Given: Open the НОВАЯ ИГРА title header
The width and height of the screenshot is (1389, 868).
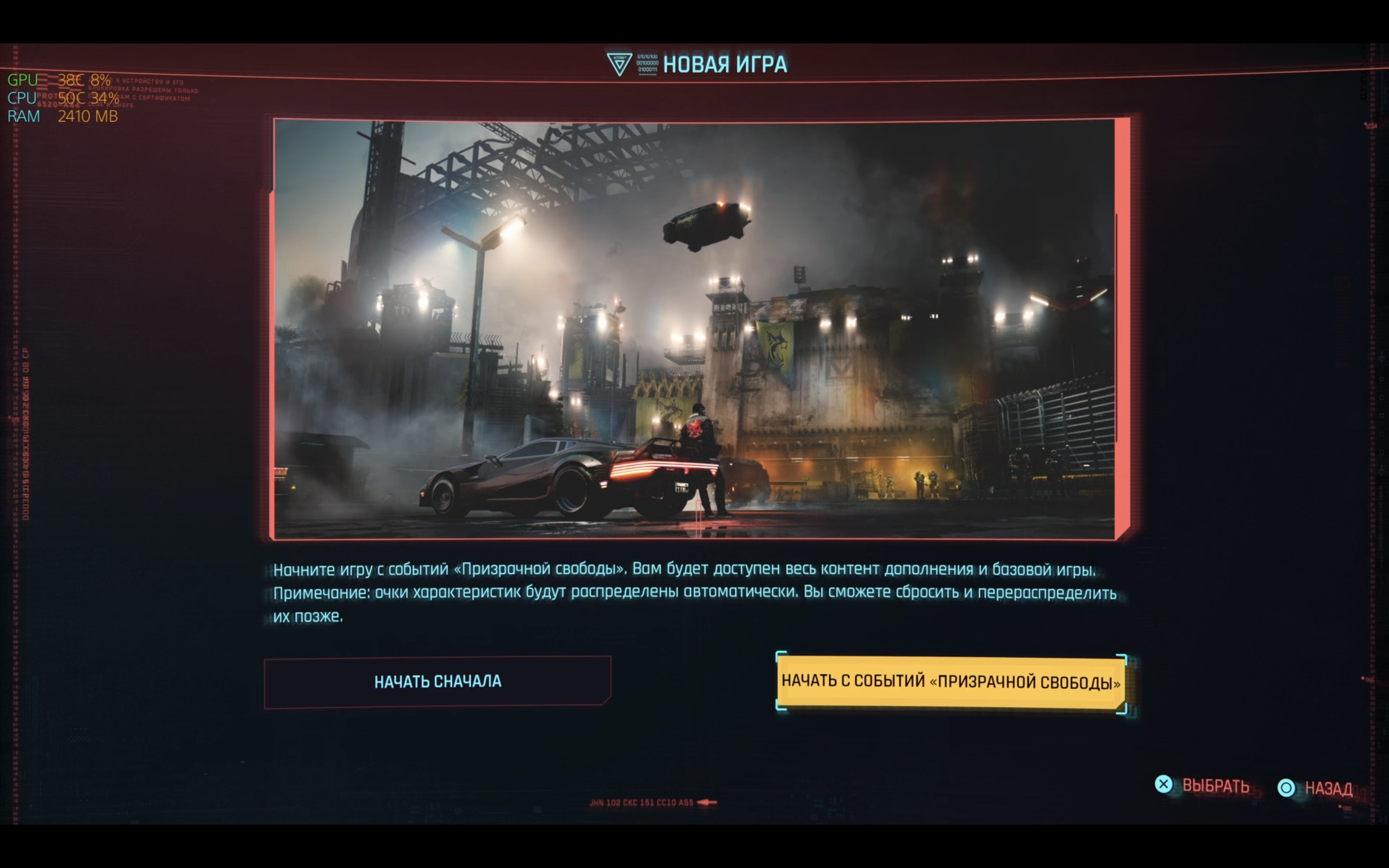Looking at the screenshot, I should pyautogui.click(x=725, y=64).
